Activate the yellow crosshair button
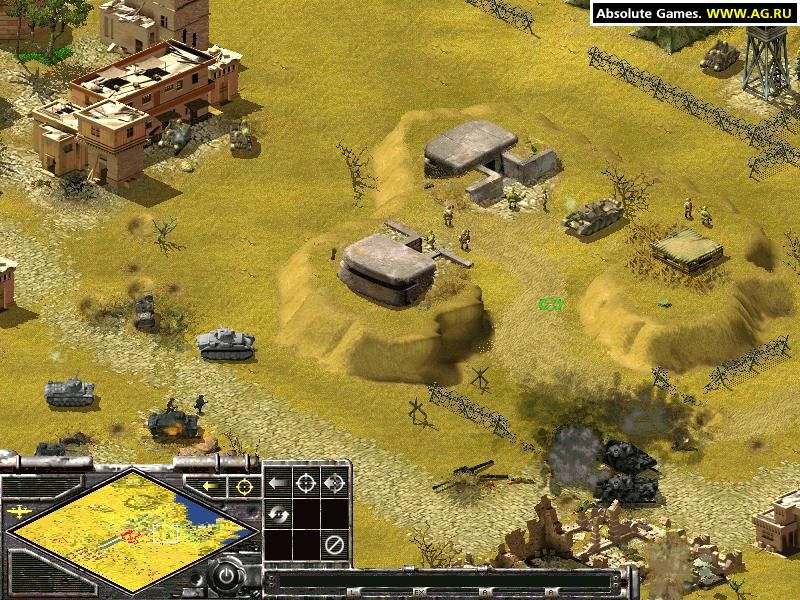 click(242, 486)
